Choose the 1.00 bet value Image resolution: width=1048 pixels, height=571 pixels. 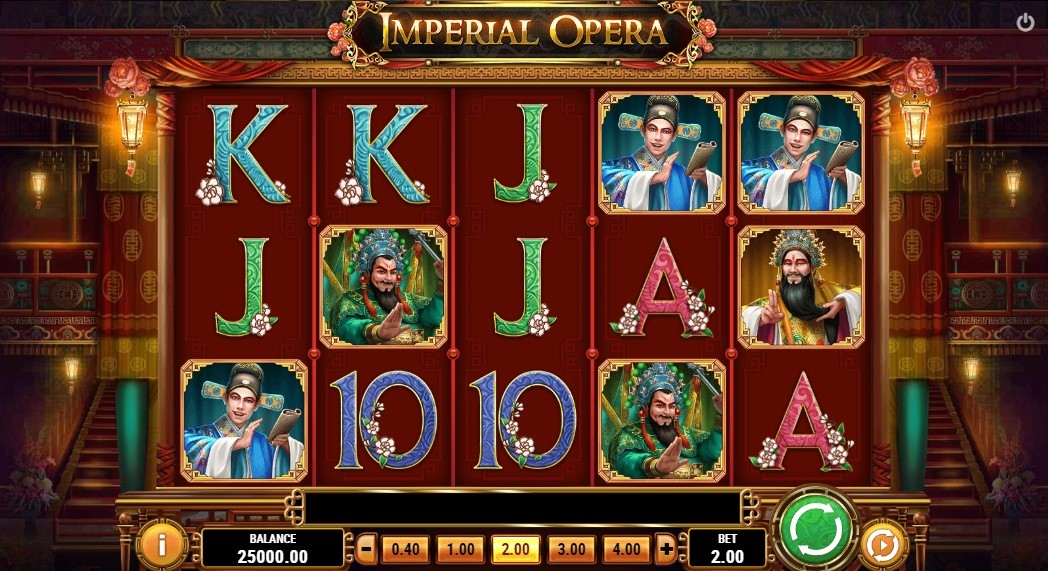[x=460, y=548]
